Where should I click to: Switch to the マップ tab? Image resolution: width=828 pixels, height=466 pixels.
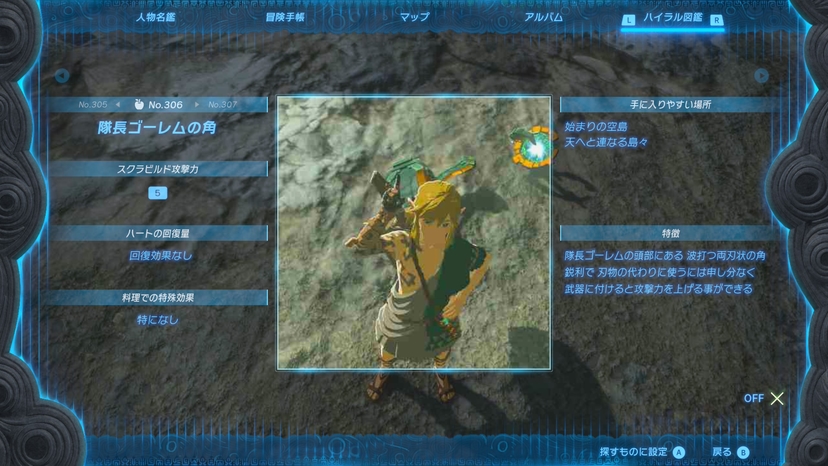click(414, 17)
